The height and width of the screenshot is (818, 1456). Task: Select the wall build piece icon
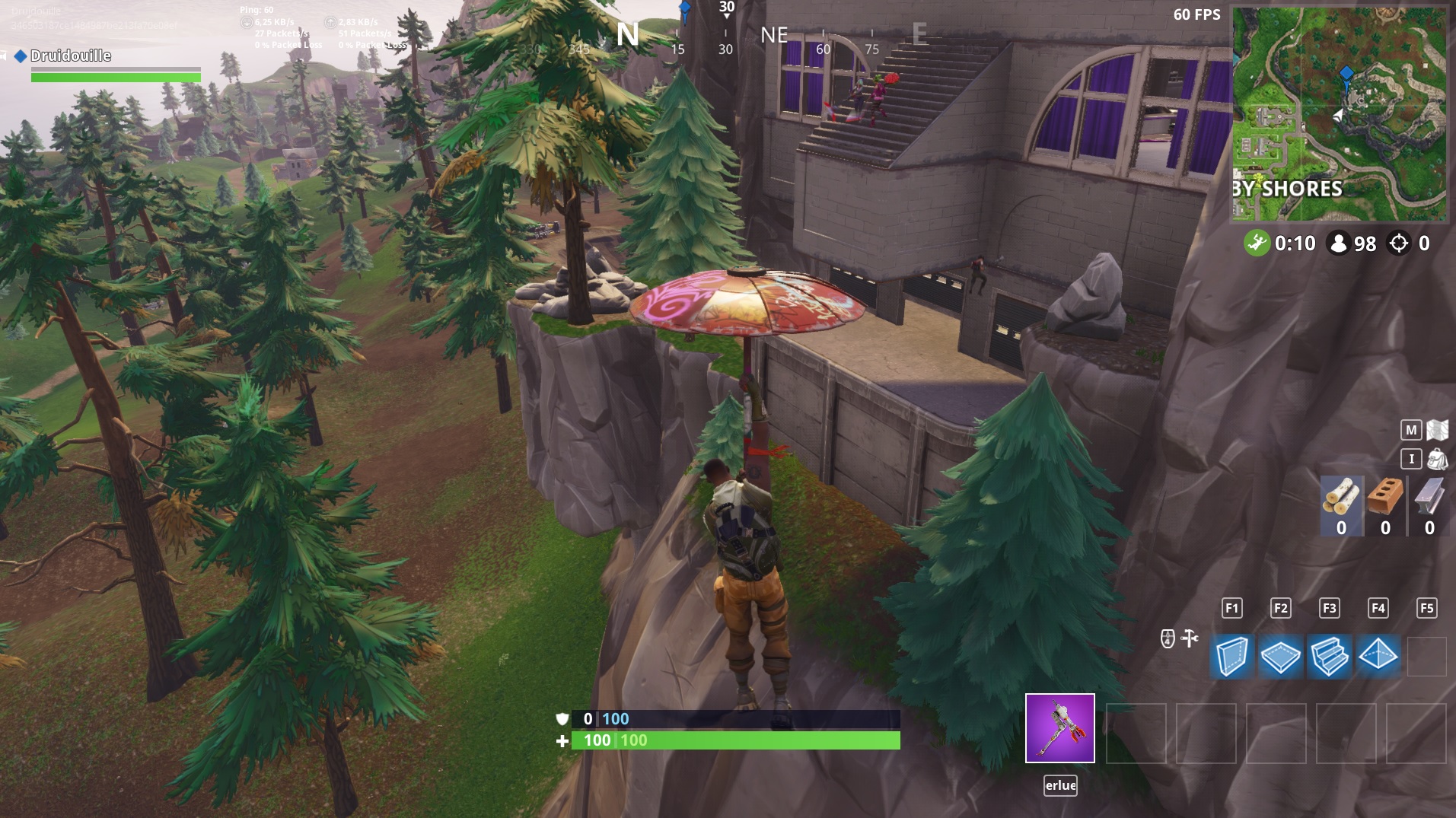(x=1231, y=656)
